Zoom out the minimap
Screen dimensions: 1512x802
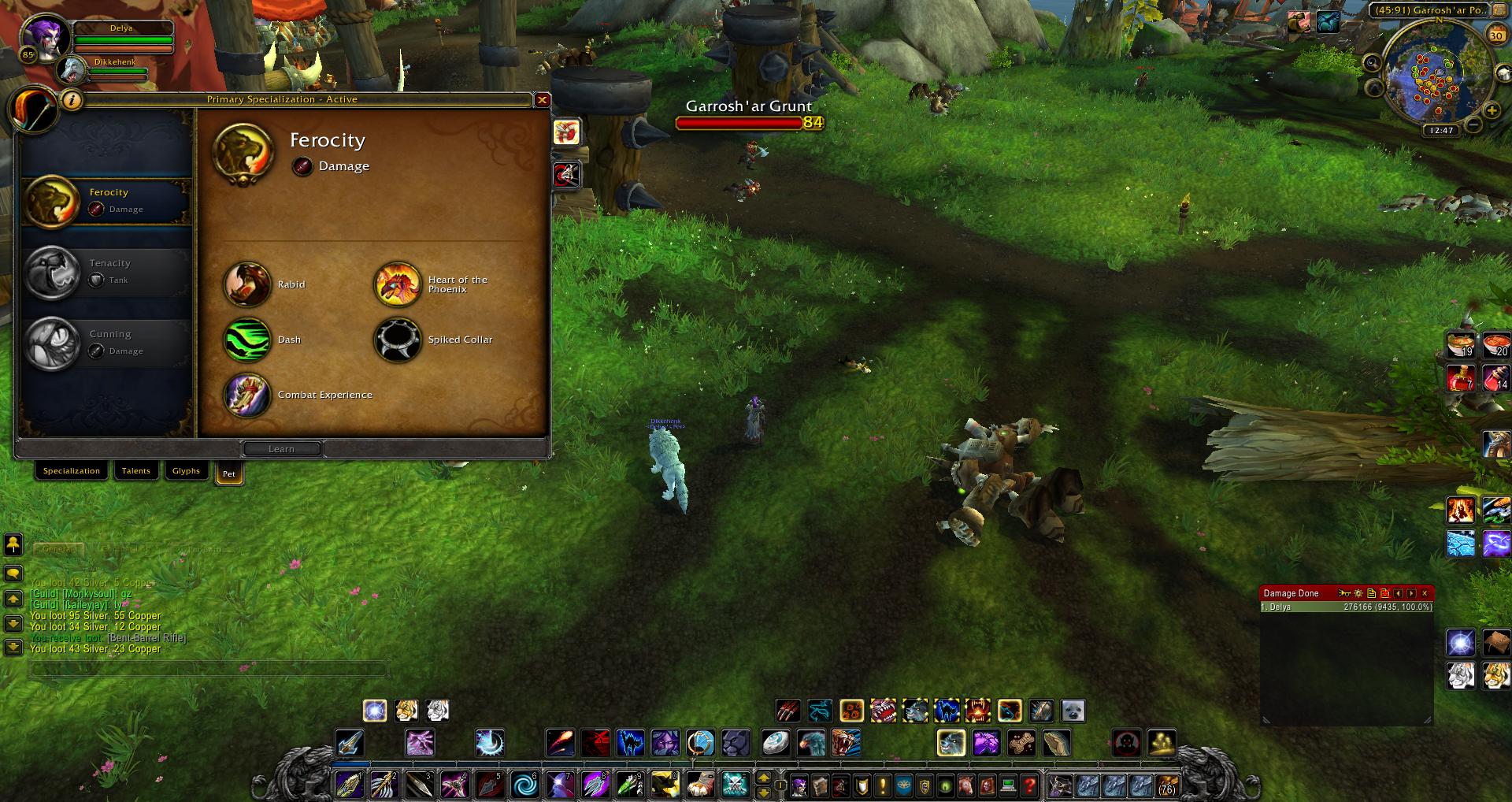point(1473,125)
